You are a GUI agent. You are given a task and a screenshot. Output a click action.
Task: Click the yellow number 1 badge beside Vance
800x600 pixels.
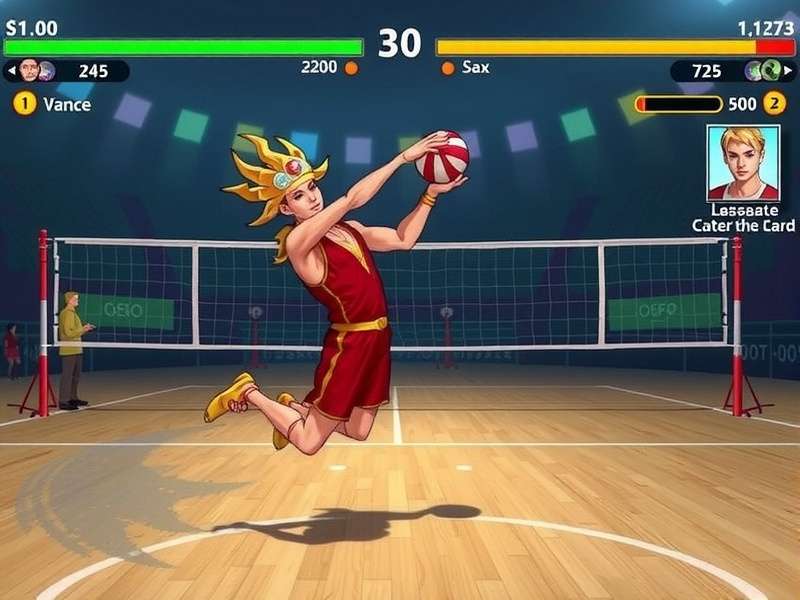24,104
